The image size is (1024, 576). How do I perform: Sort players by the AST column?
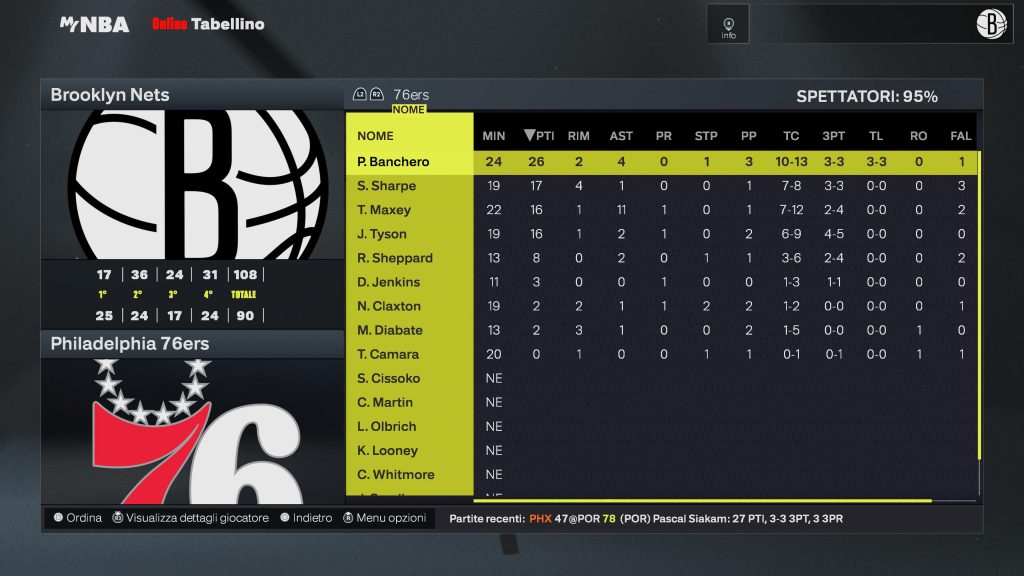click(621, 136)
